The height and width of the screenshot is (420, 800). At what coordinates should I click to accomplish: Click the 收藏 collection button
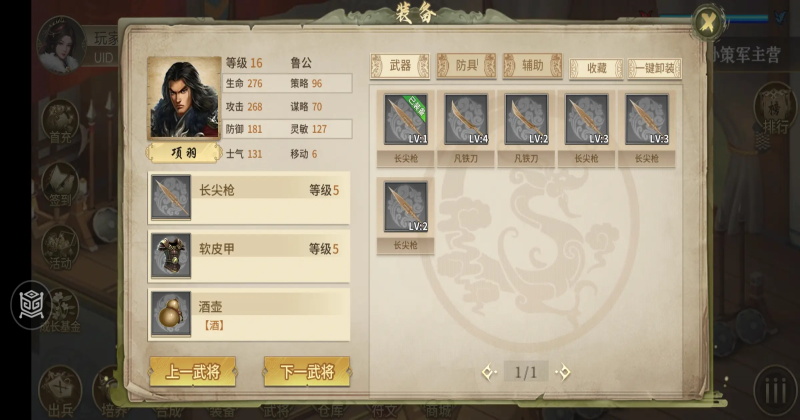coord(596,68)
